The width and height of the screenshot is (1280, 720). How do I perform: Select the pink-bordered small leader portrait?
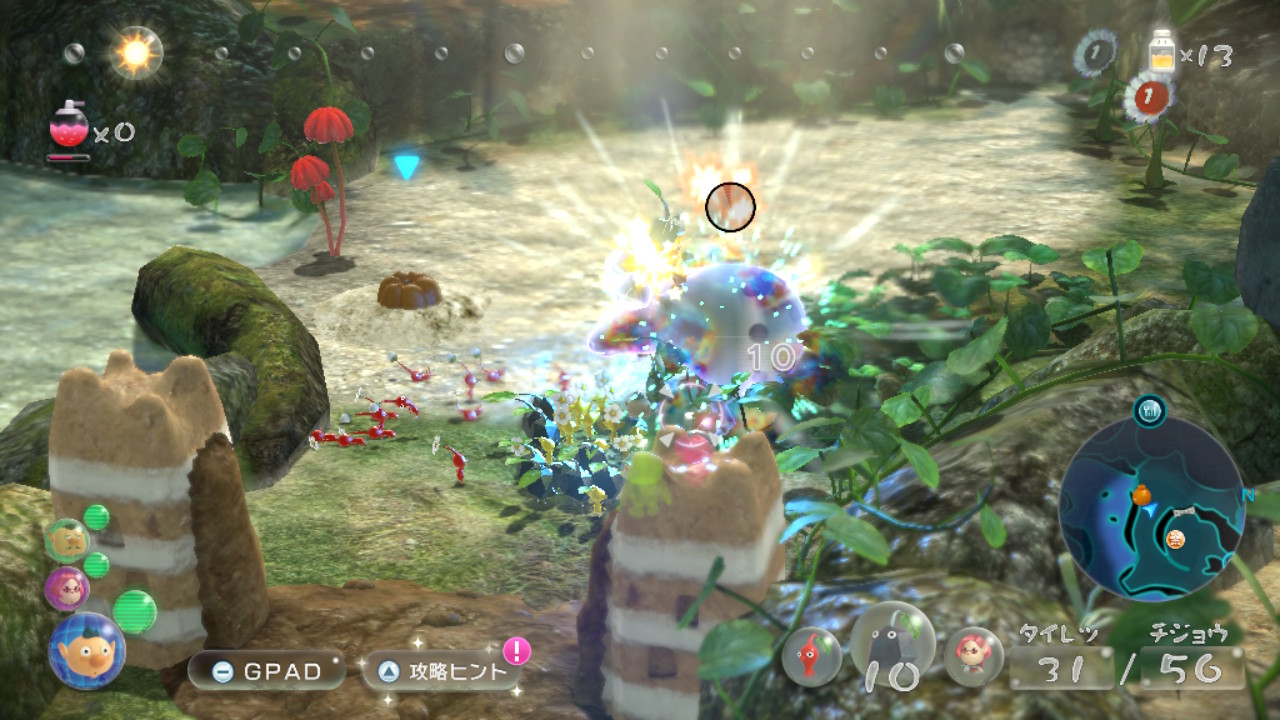pyautogui.click(x=66, y=588)
